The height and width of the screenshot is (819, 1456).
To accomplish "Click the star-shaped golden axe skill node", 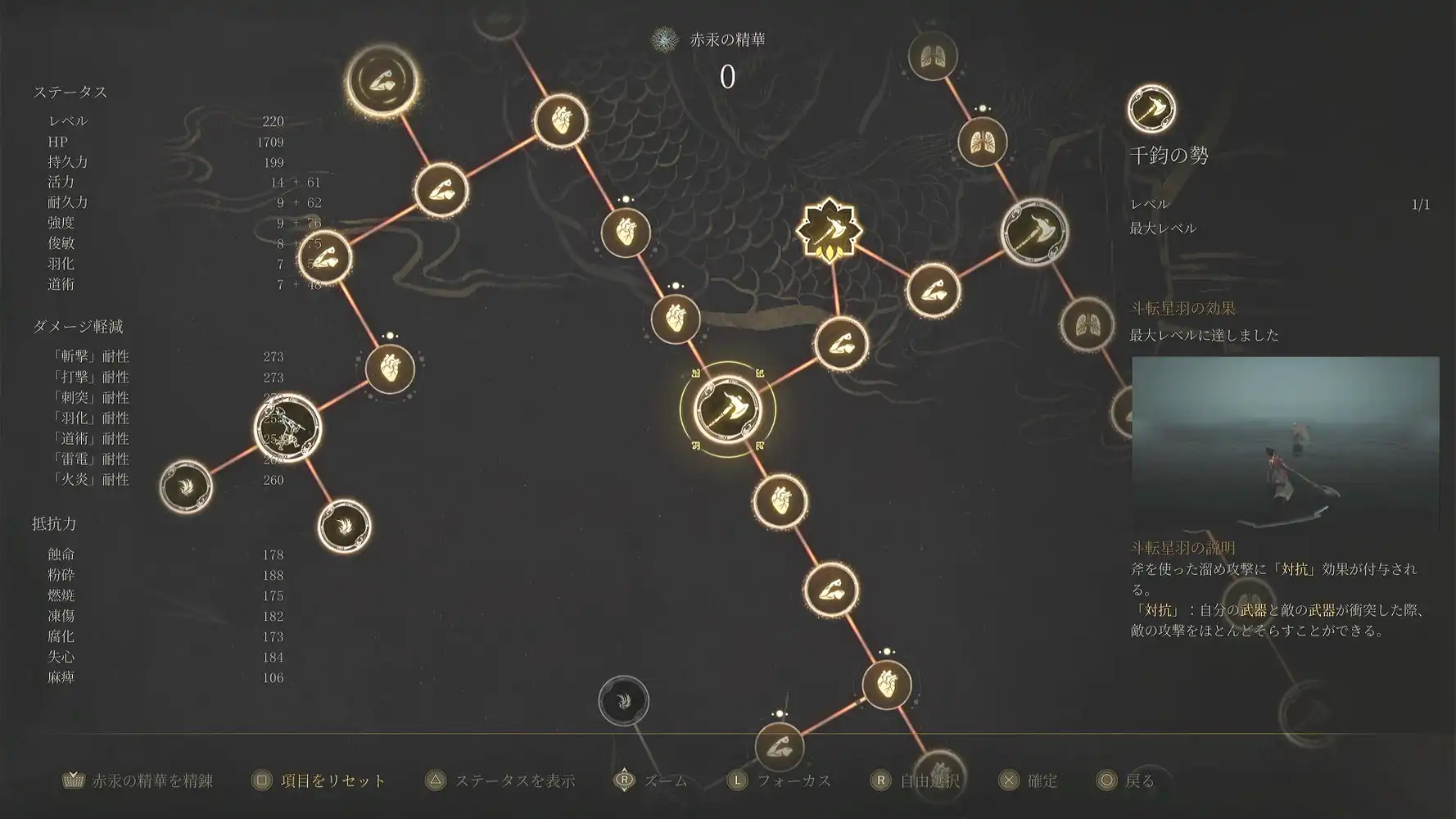I will tap(830, 233).
